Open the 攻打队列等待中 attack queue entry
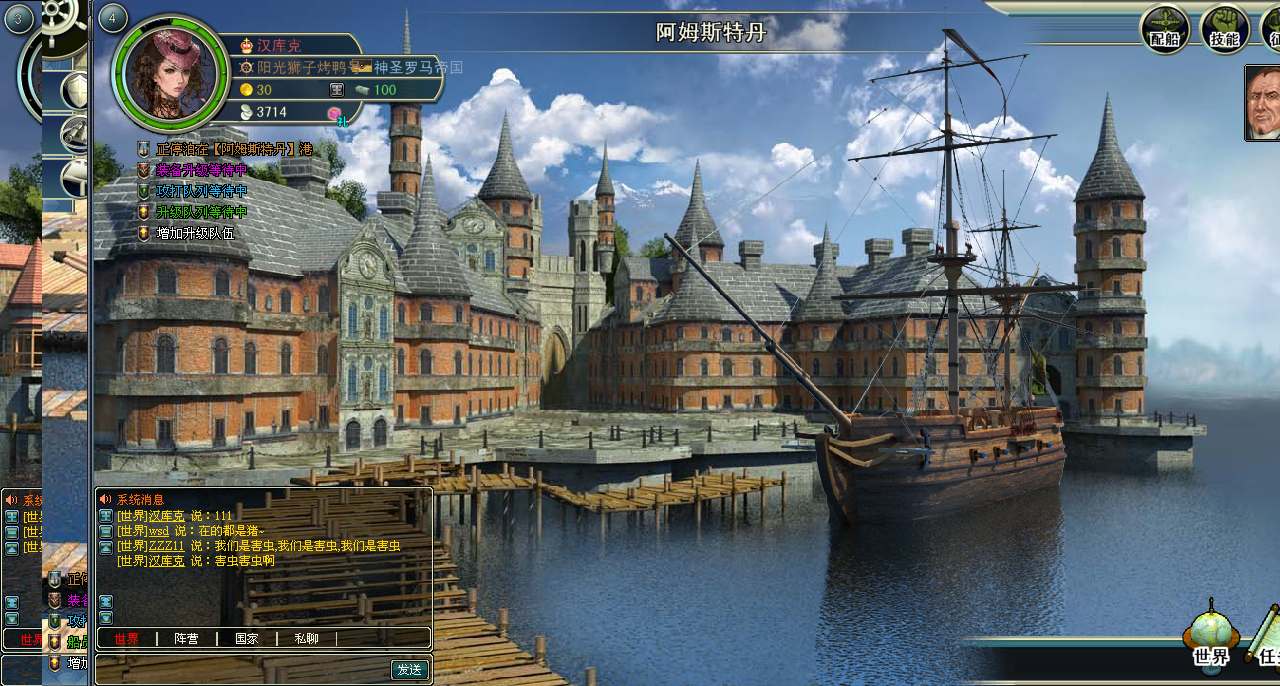1280x686 pixels. pos(201,191)
